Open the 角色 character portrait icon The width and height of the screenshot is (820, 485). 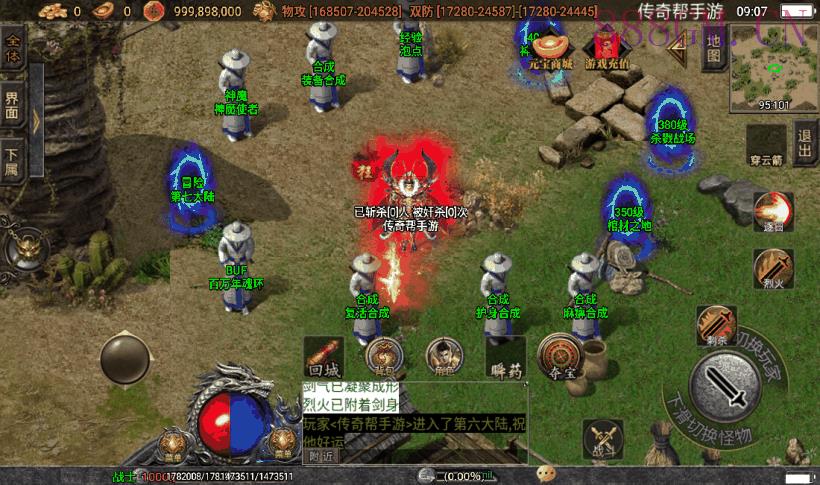point(444,356)
